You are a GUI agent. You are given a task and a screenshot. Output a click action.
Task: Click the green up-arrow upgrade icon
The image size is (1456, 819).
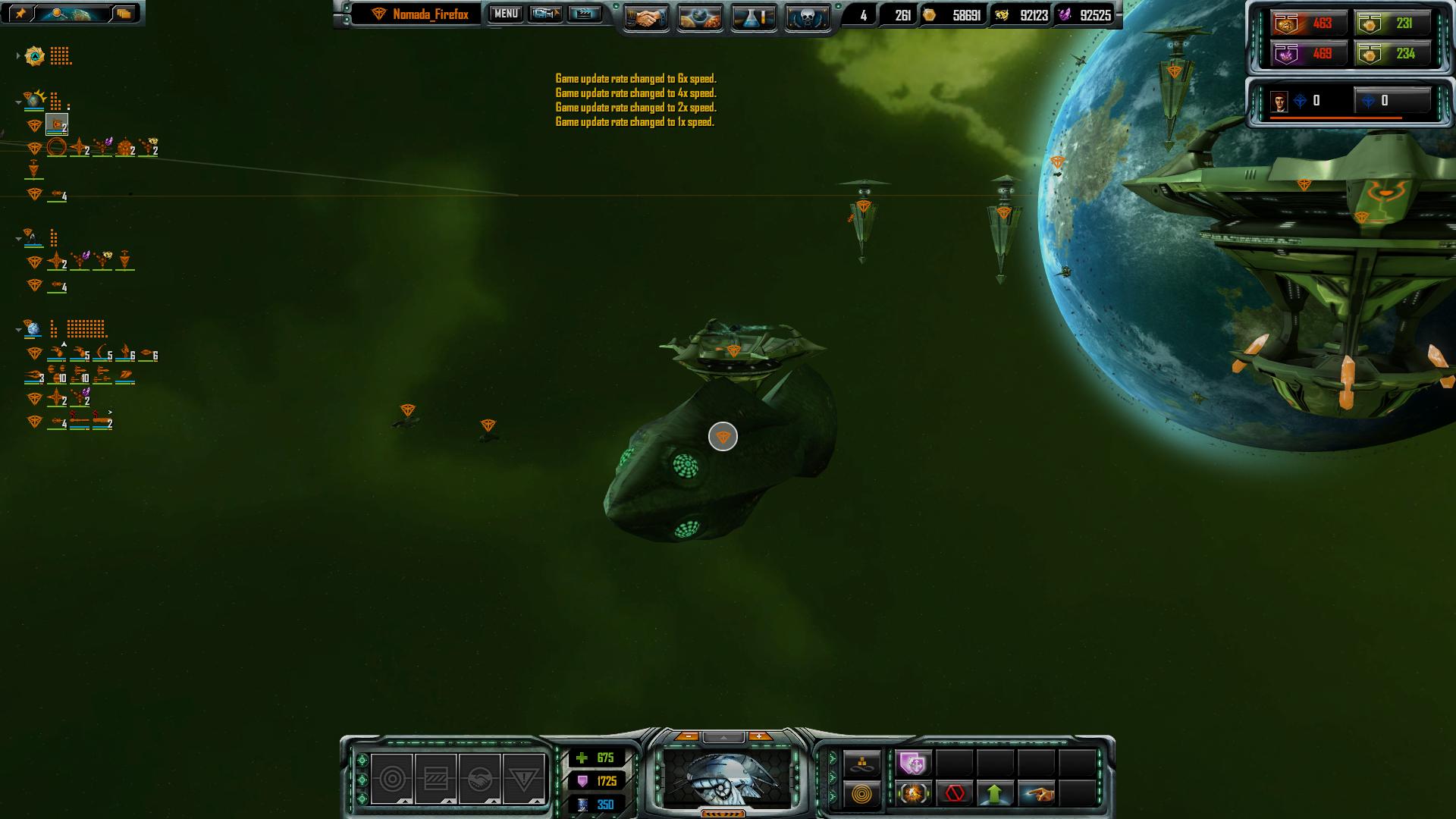pos(995,794)
